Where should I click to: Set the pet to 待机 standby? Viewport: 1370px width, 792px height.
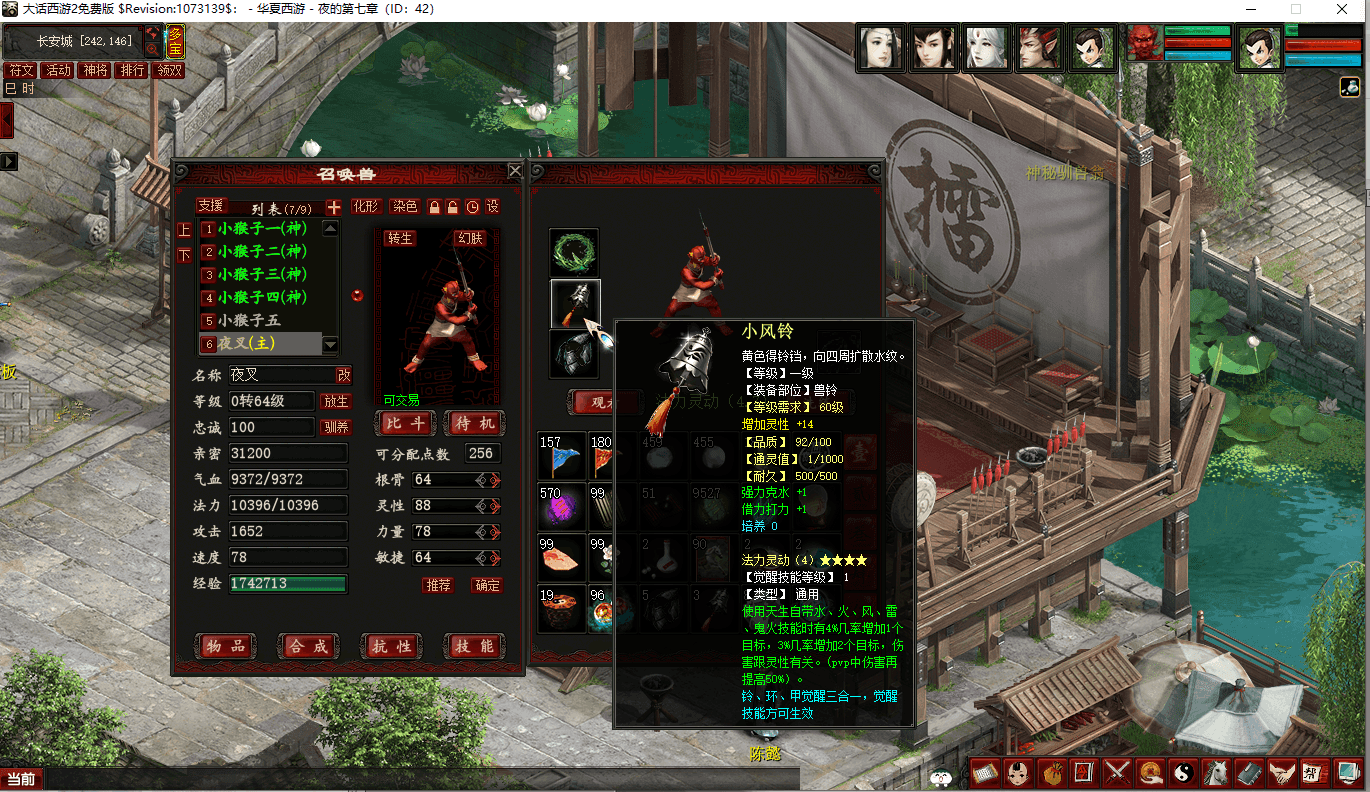(474, 423)
